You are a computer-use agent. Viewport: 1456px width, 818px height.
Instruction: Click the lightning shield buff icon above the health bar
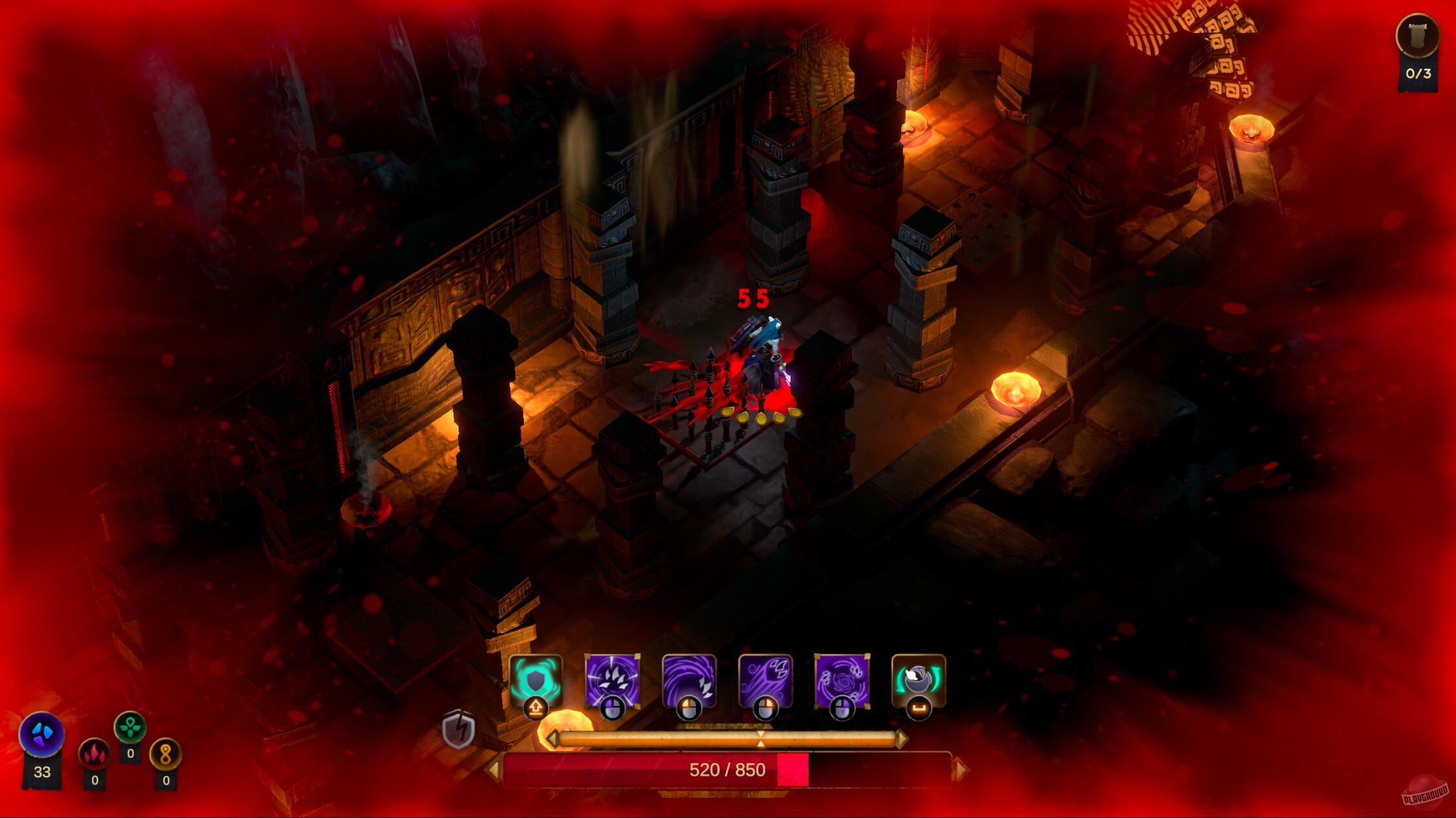tap(459, 730)
